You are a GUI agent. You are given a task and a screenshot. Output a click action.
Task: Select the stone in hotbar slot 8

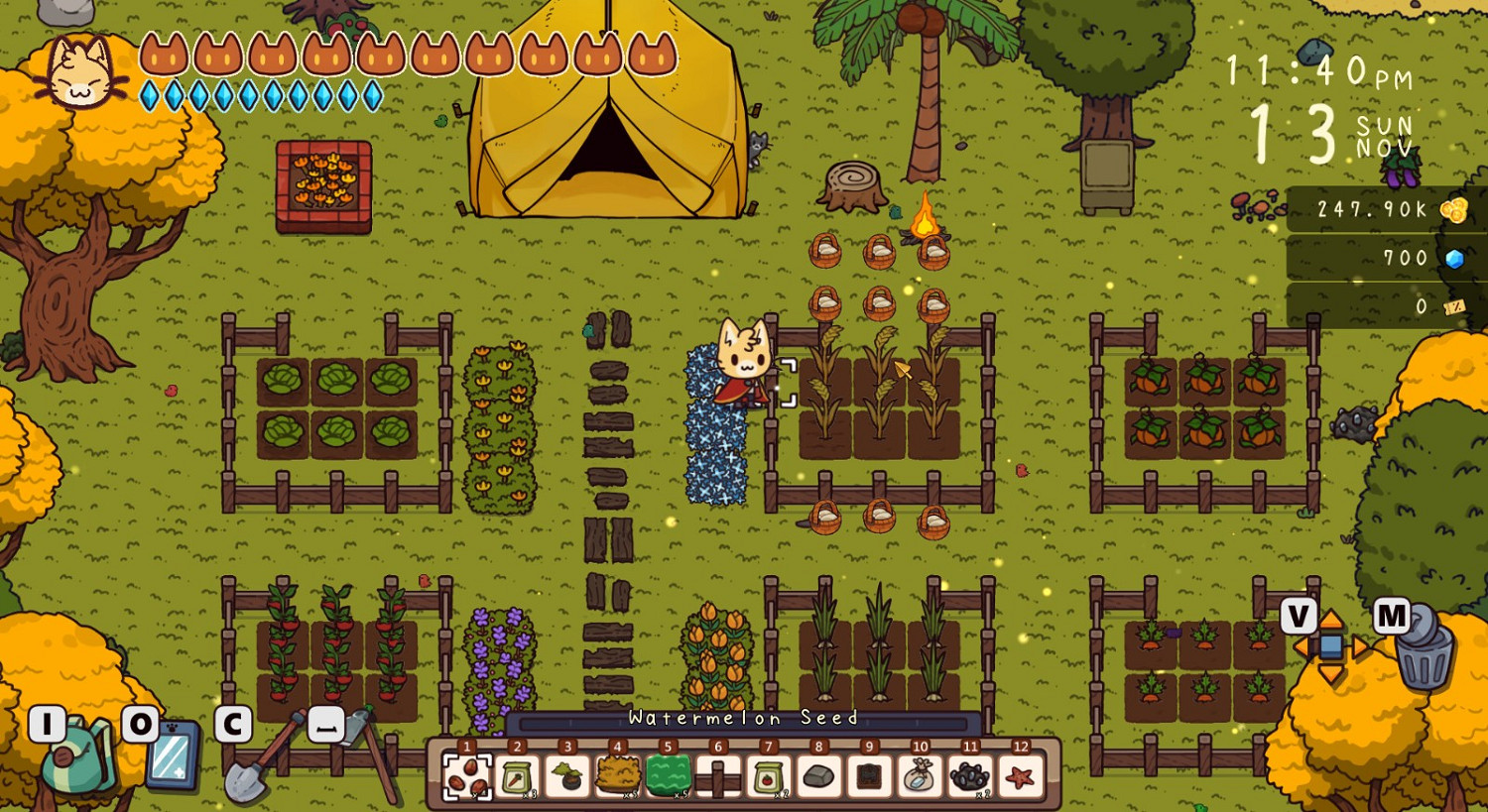[817, 778]
